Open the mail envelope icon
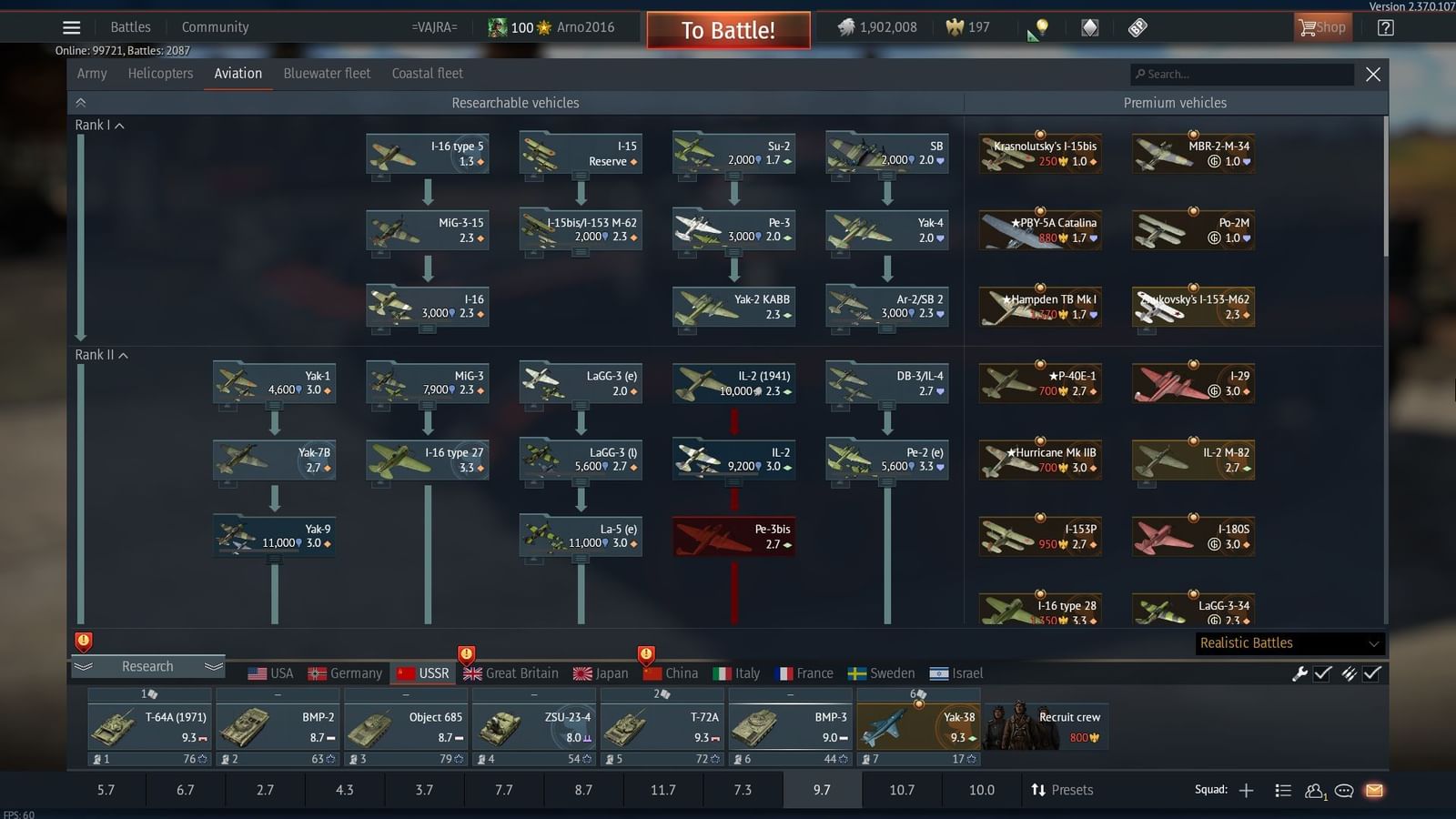This screenshot has width=1456, height=819. coord(1372,792)
